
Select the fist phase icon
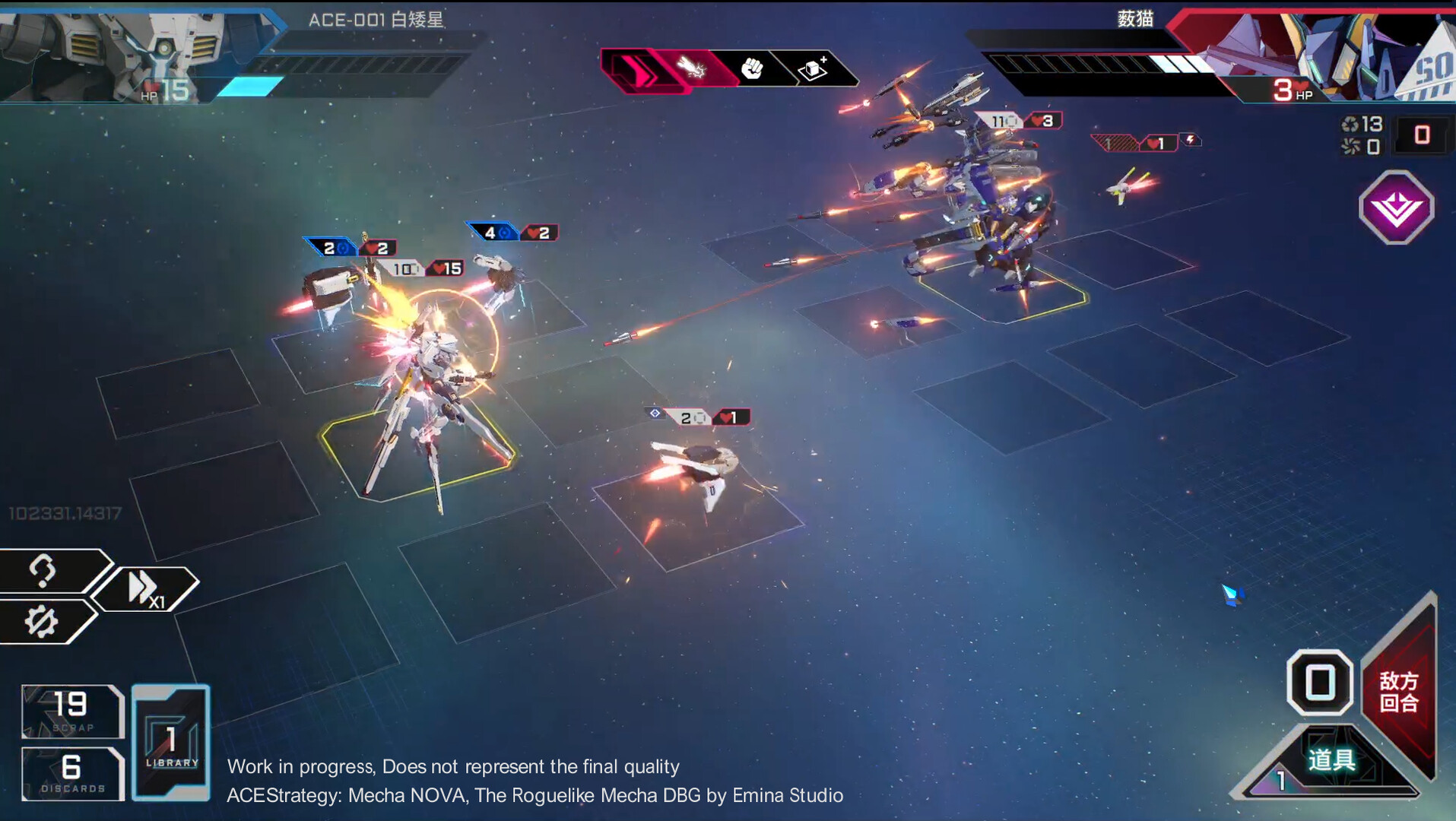pyautogui.click(x=752, y=69)
